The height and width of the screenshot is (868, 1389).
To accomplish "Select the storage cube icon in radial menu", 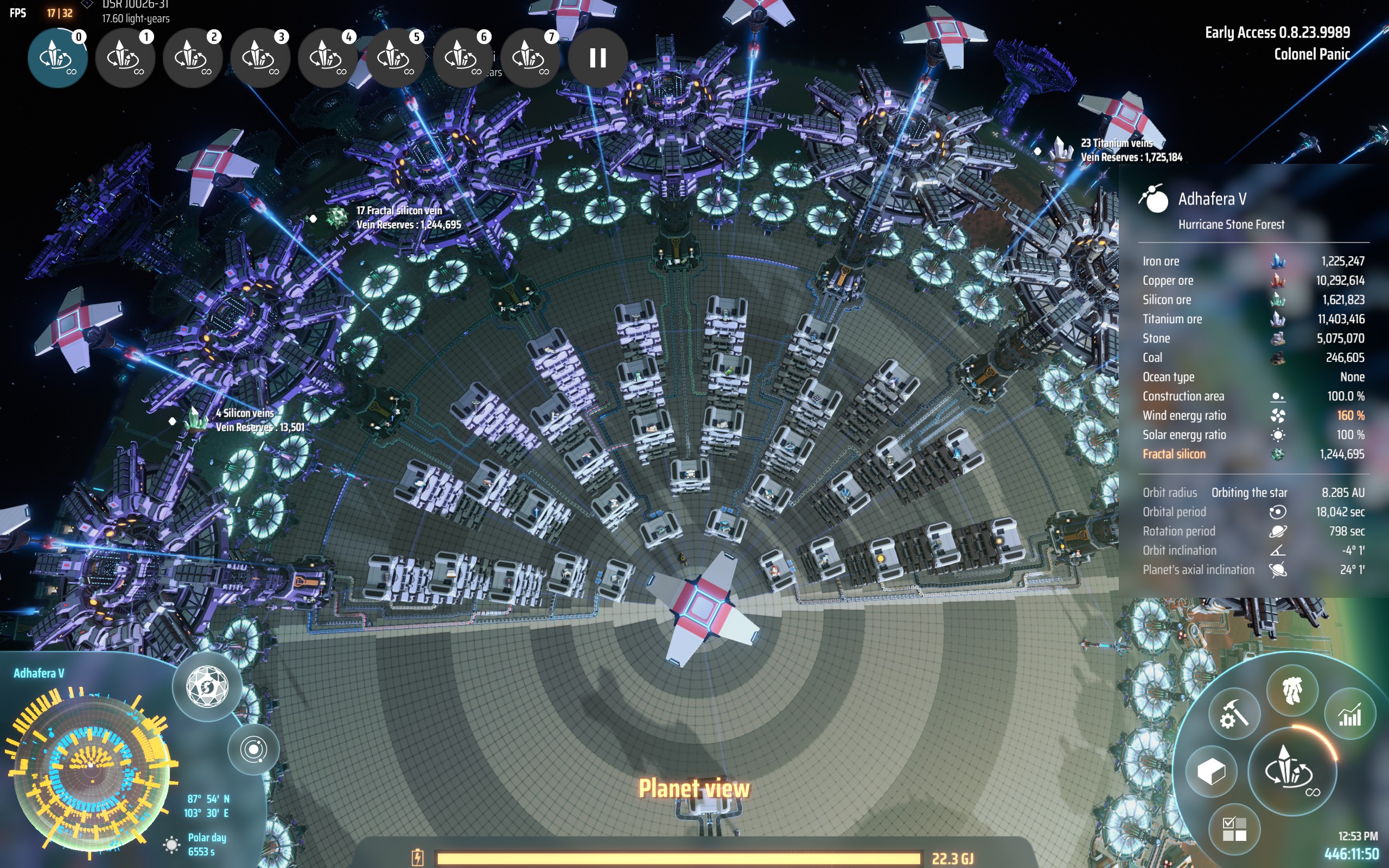I will tap(1212, 773).
